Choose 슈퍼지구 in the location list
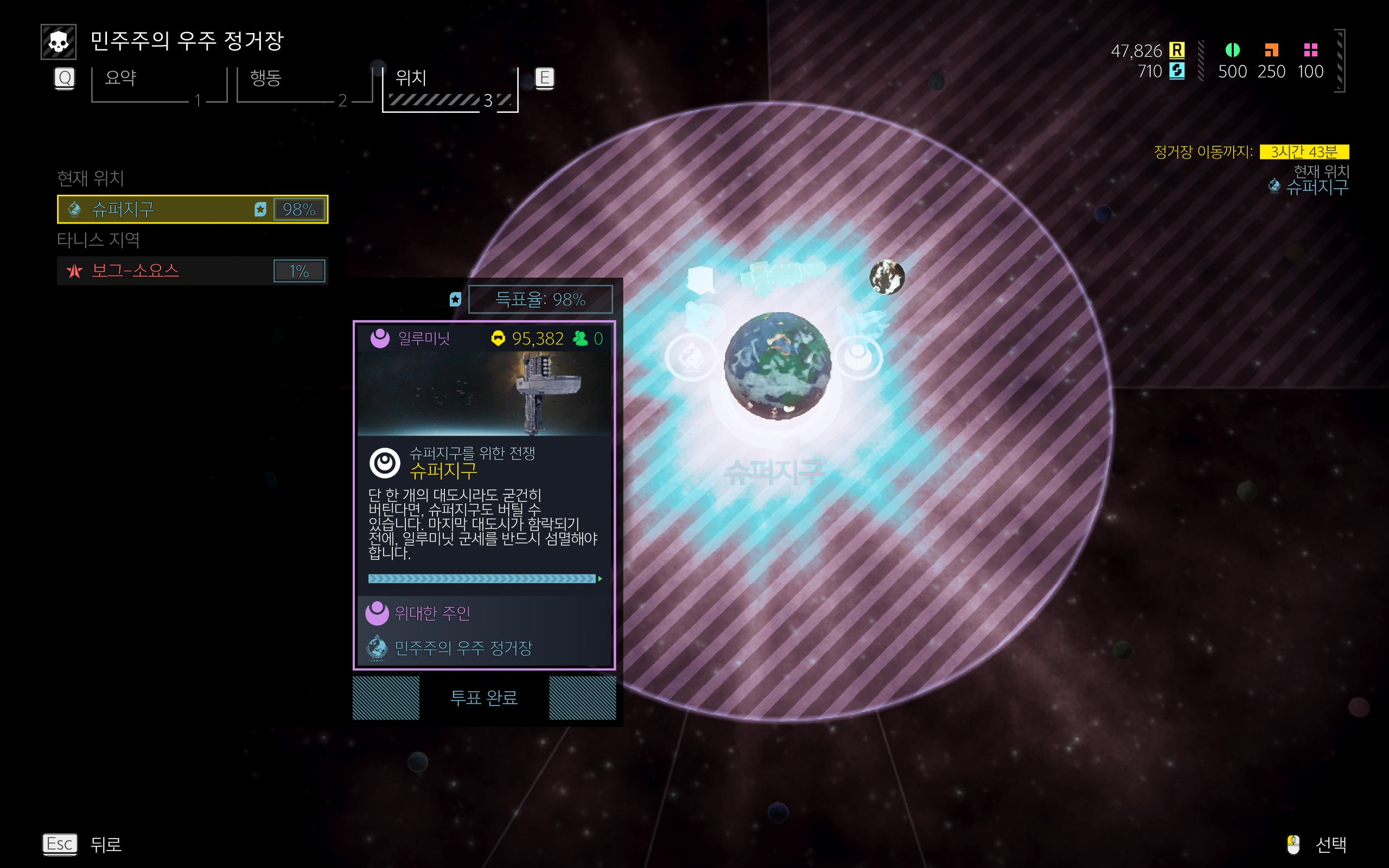 [x=192, y=209]
